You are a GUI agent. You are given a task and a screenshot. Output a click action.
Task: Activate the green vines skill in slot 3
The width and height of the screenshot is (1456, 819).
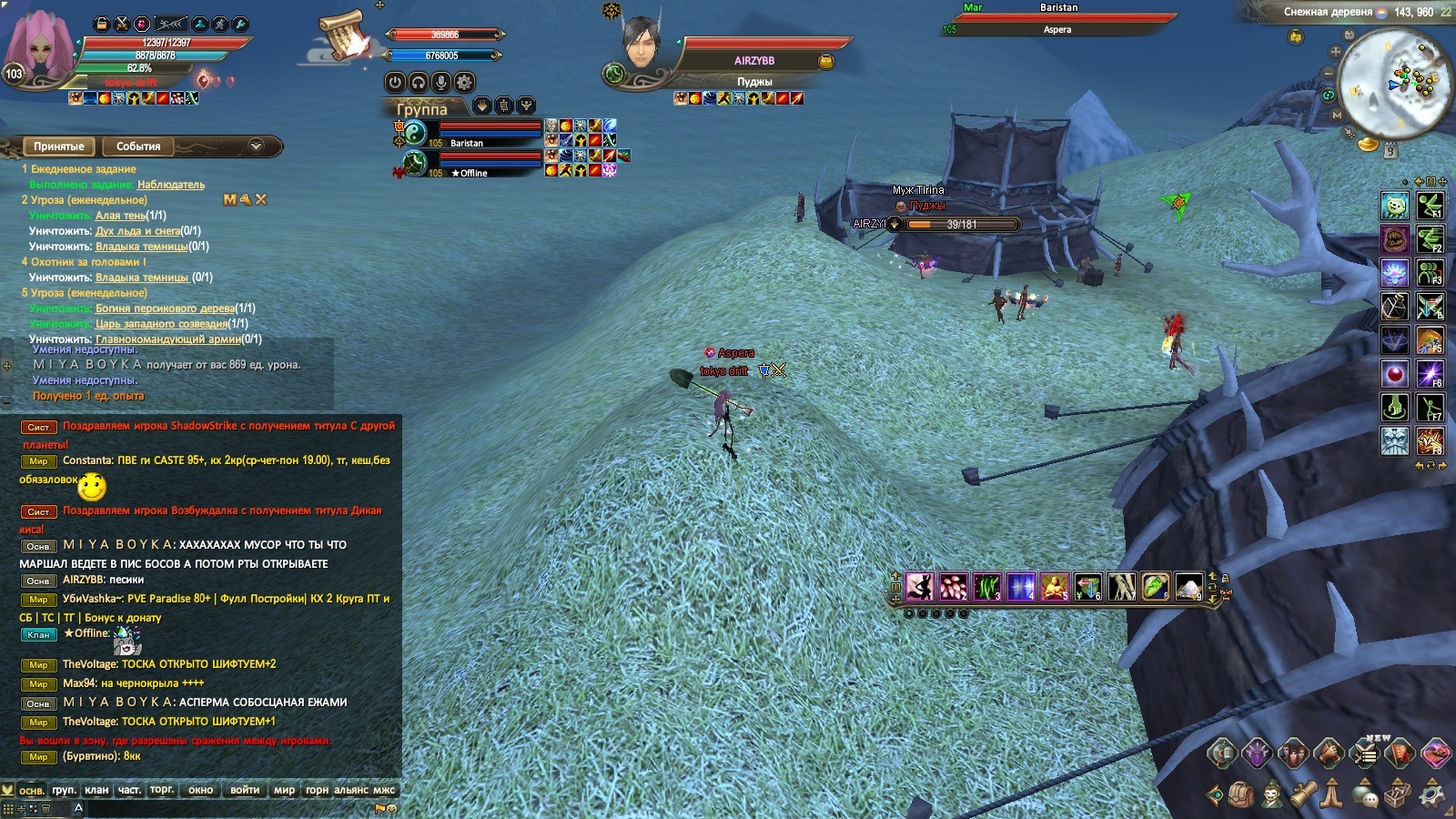point(987,587)
